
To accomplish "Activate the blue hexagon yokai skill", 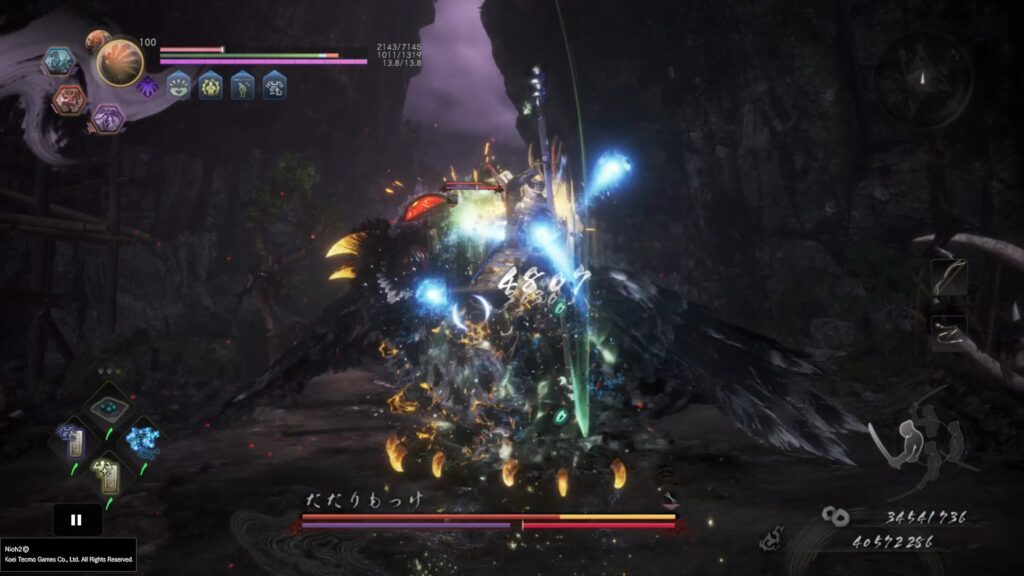I will [58, 62].
